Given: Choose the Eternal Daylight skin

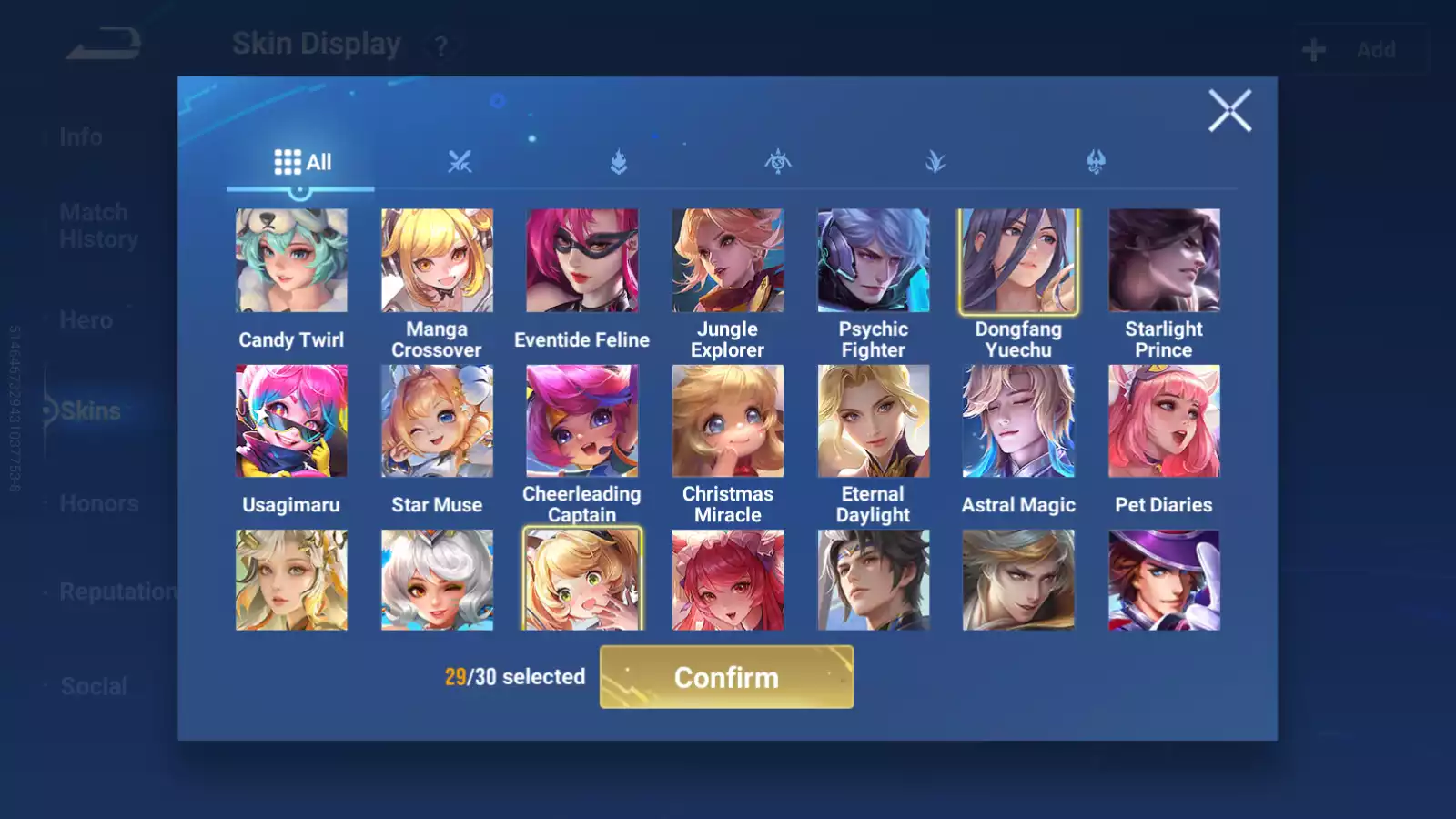Looking at the screenshot, I should 873,421.
